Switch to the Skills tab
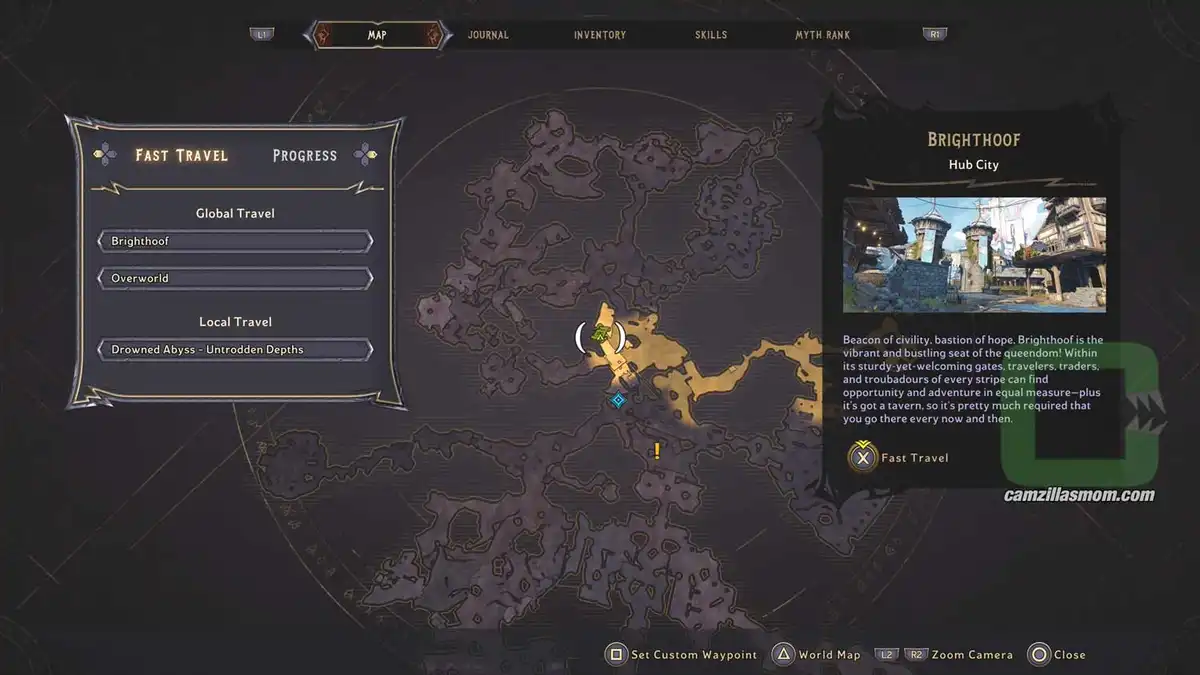 click(x=711, y=35)
